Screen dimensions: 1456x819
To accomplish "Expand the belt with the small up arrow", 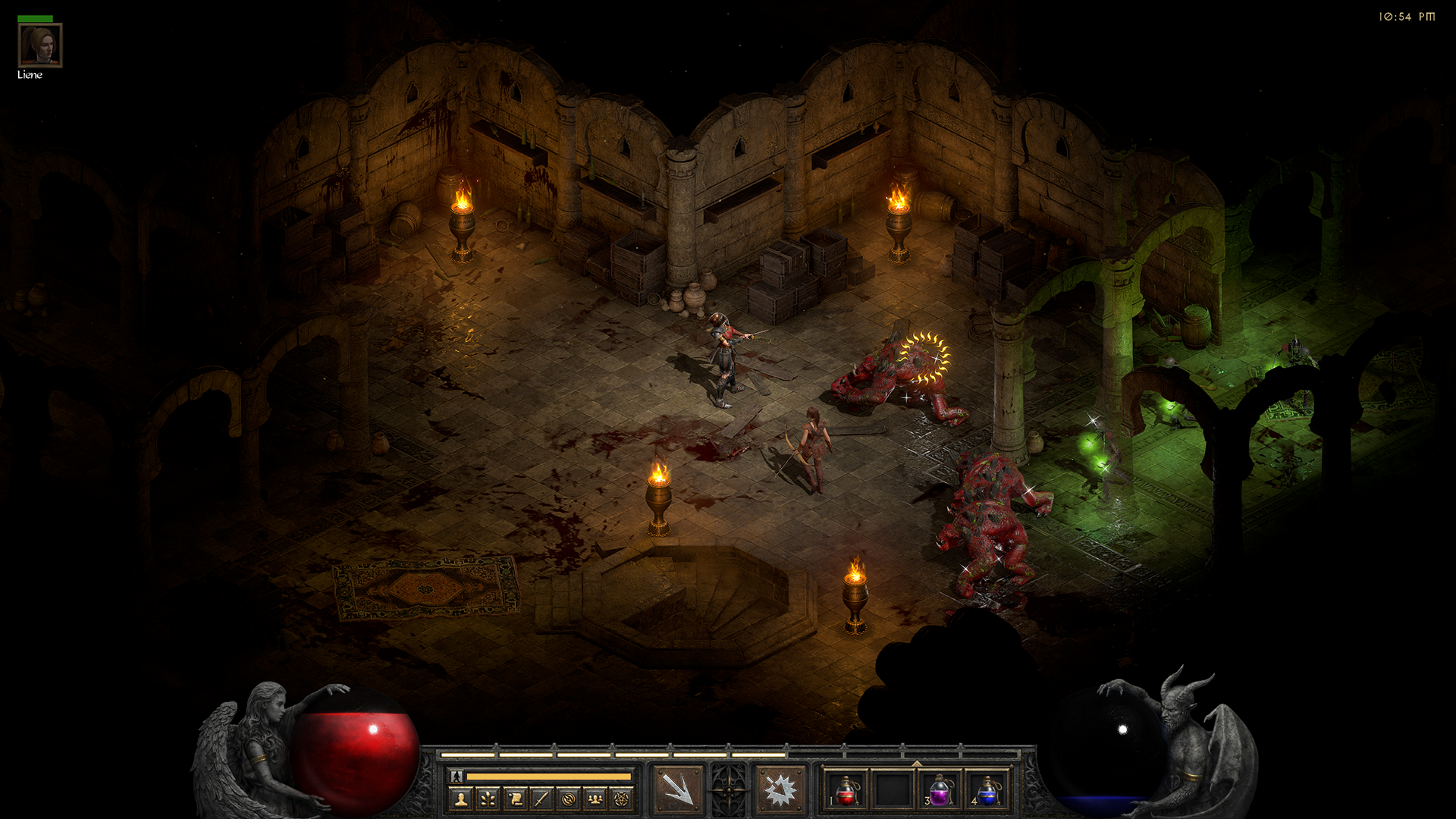I will [x=916, y=763].
